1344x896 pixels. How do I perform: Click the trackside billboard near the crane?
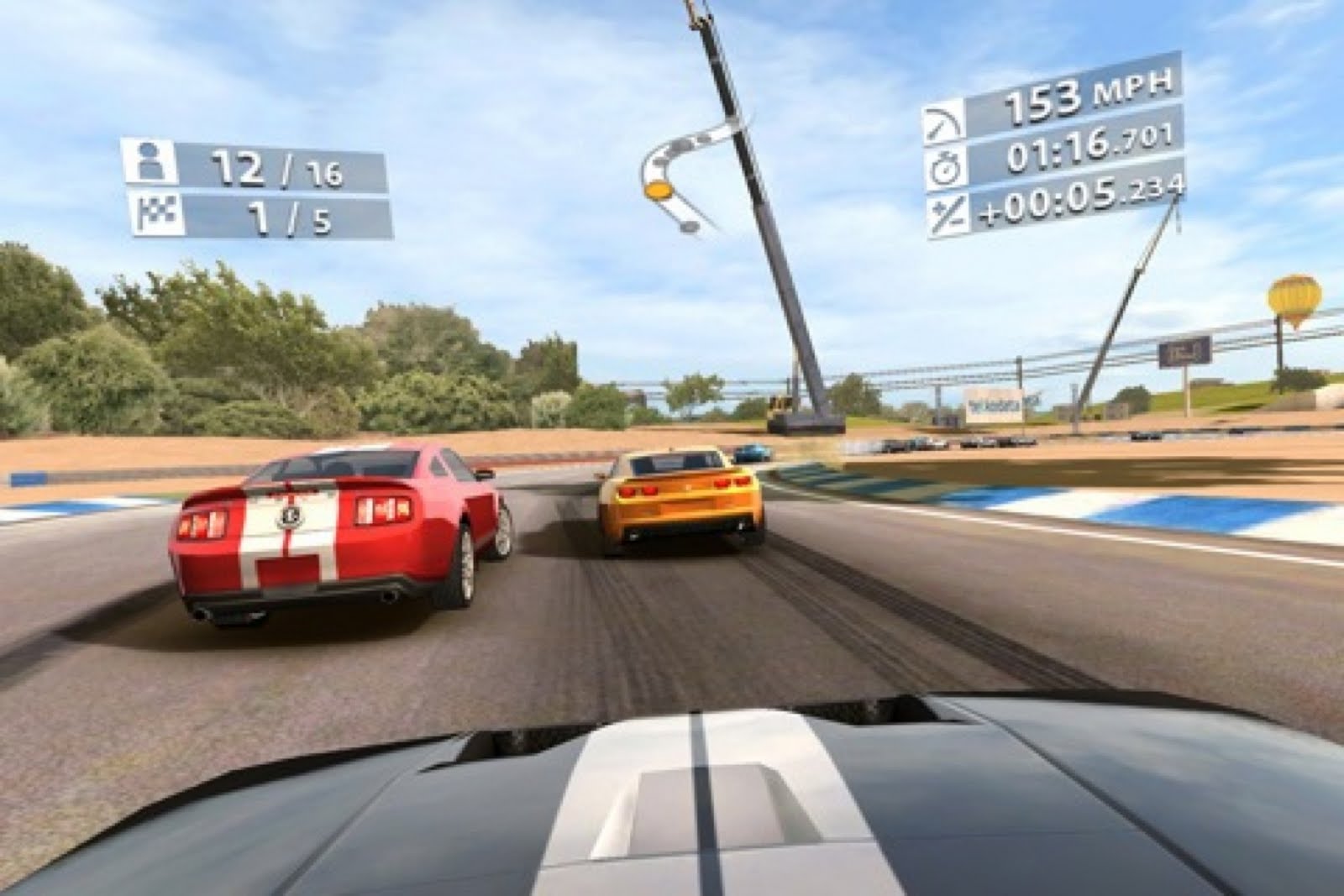pos(991,403)
